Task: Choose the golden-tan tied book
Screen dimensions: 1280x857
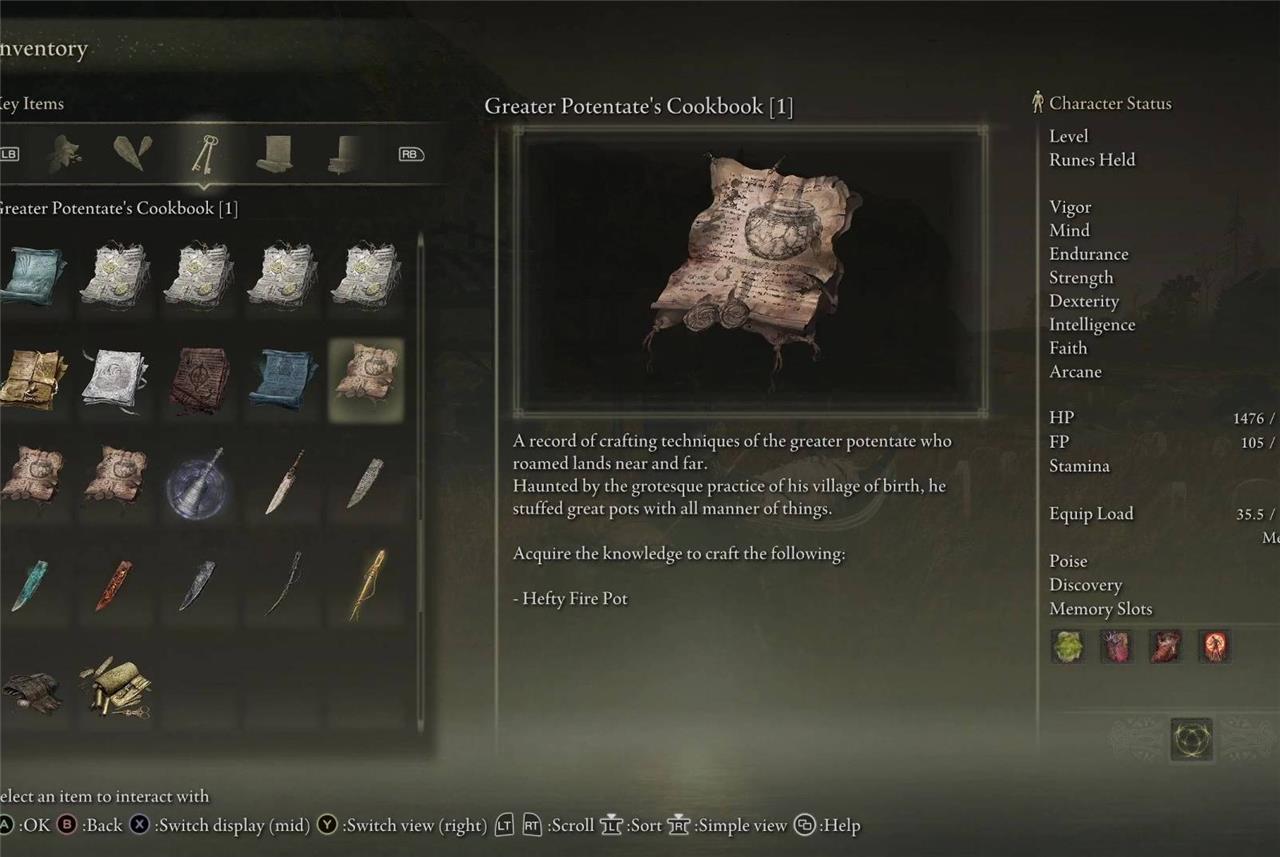Action: pyautogui.click(x=34, y=378)
